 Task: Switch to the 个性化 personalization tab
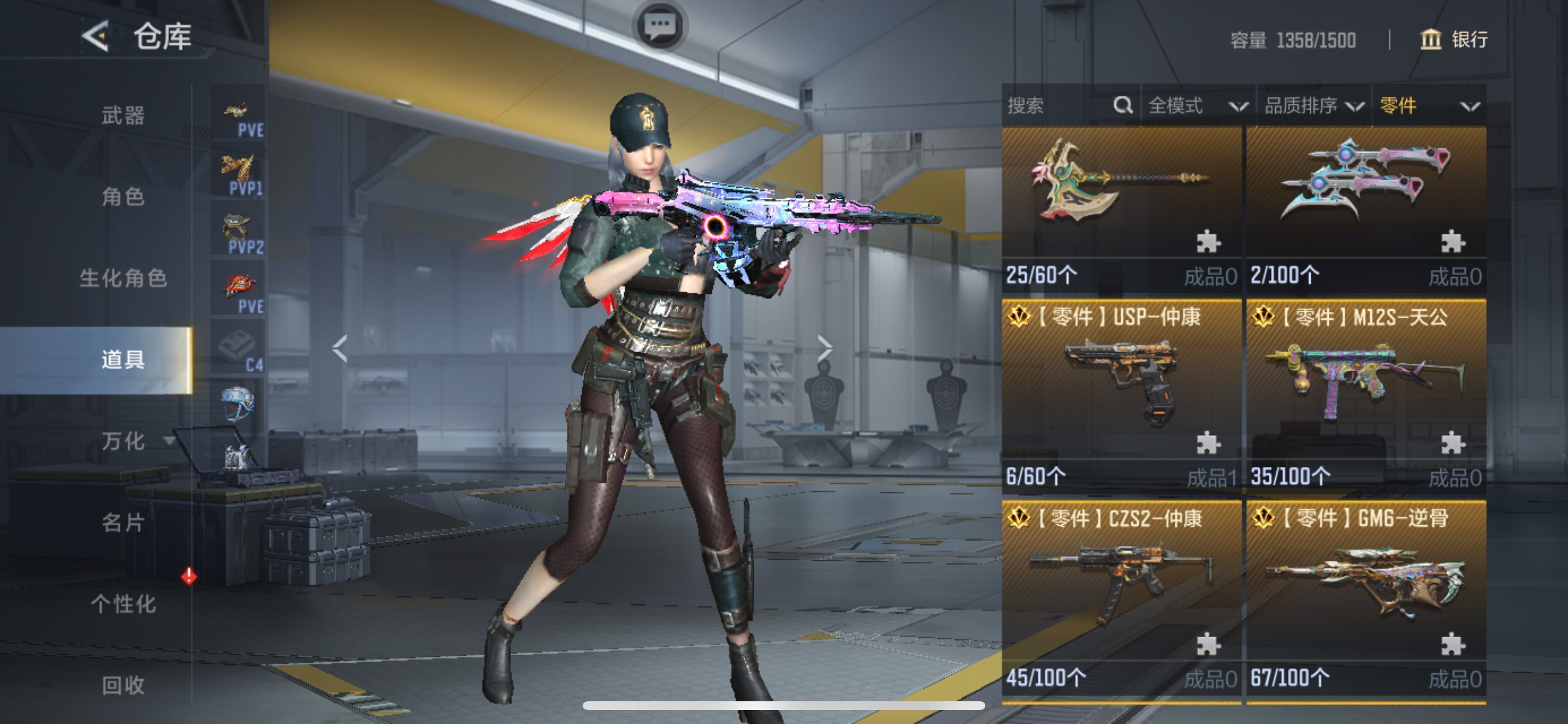click(x=123, y=604)
